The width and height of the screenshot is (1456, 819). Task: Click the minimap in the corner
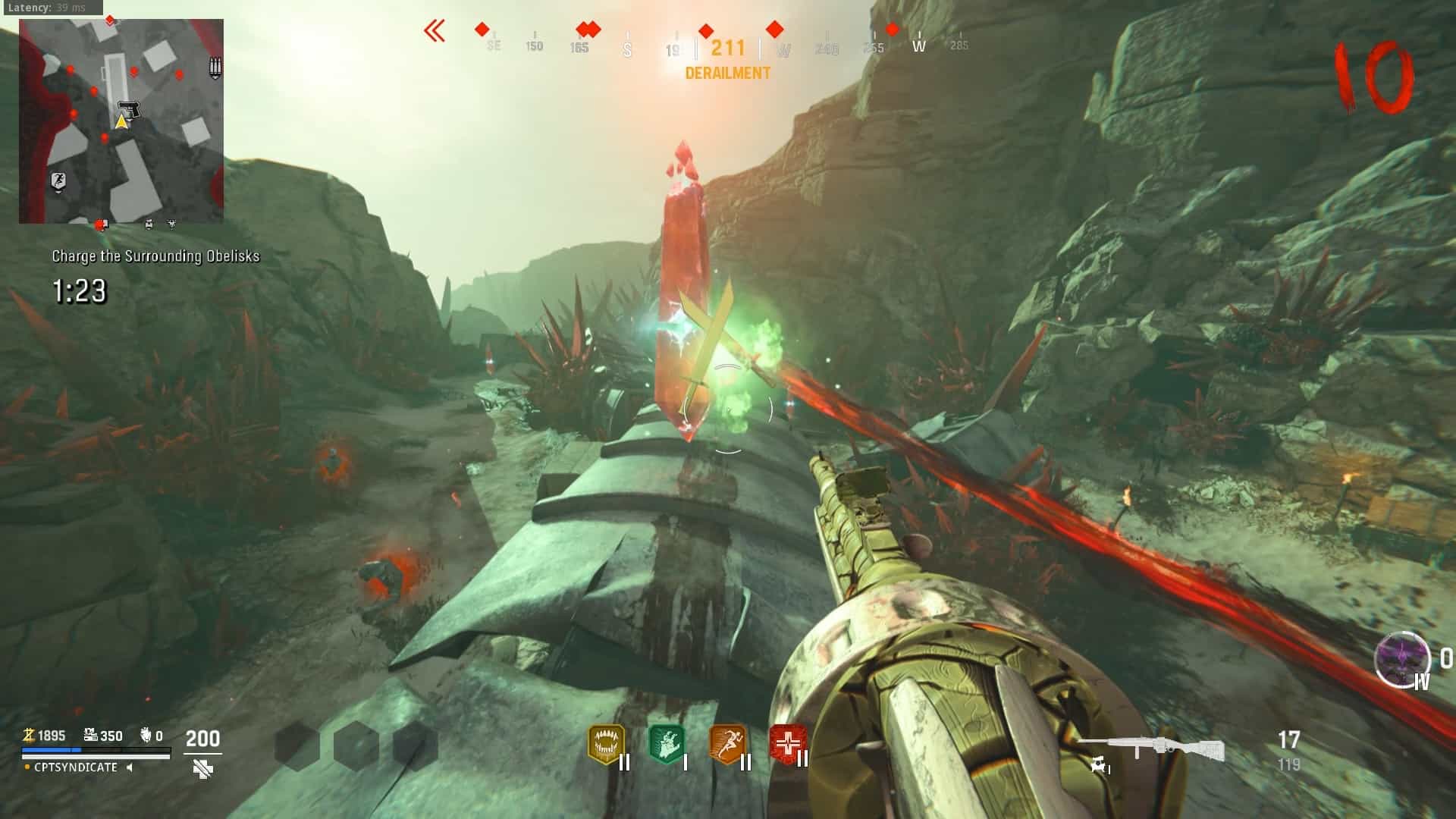click(x=121, y=121)
